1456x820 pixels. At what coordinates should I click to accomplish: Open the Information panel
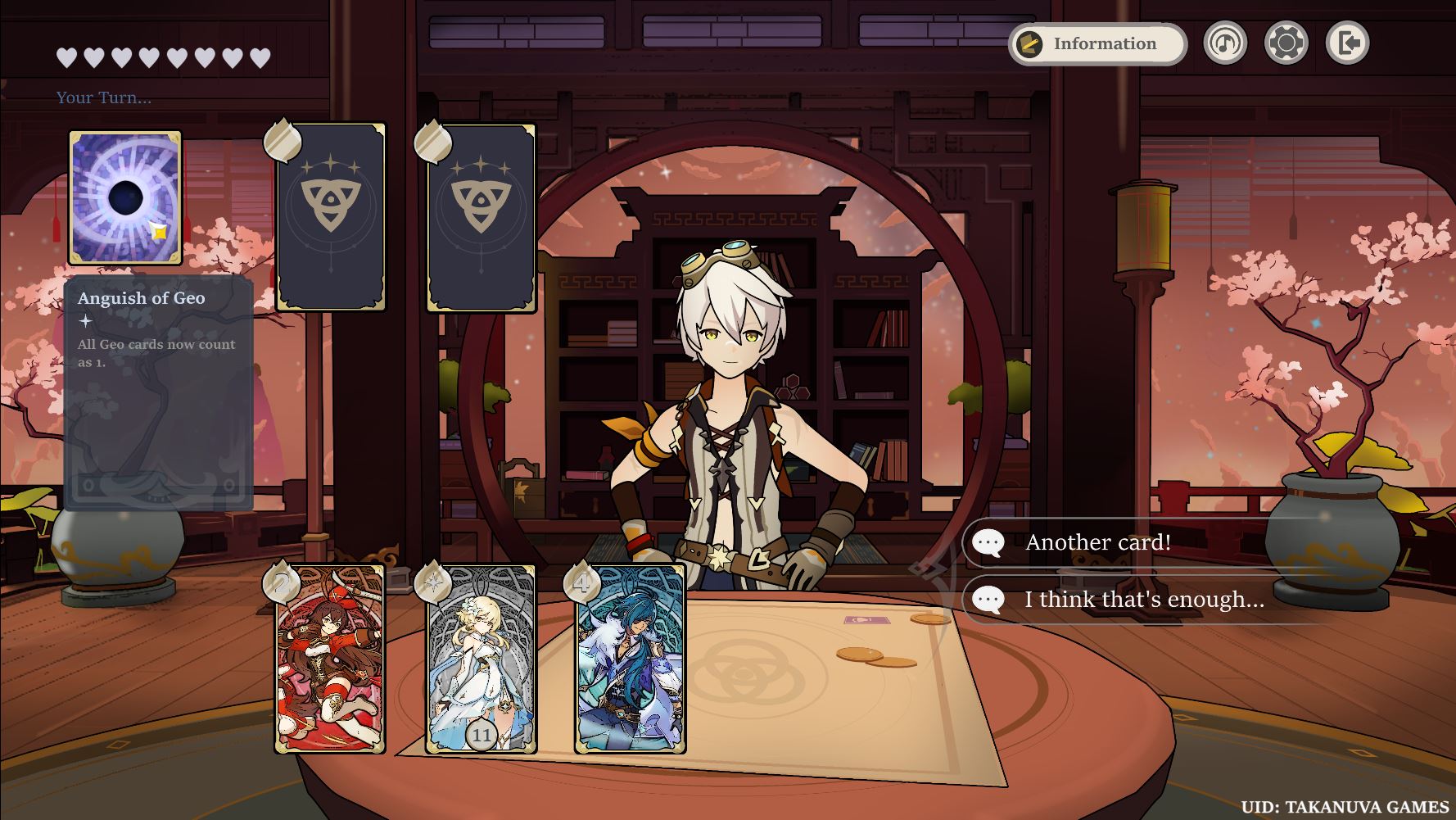coord(1097,43)
